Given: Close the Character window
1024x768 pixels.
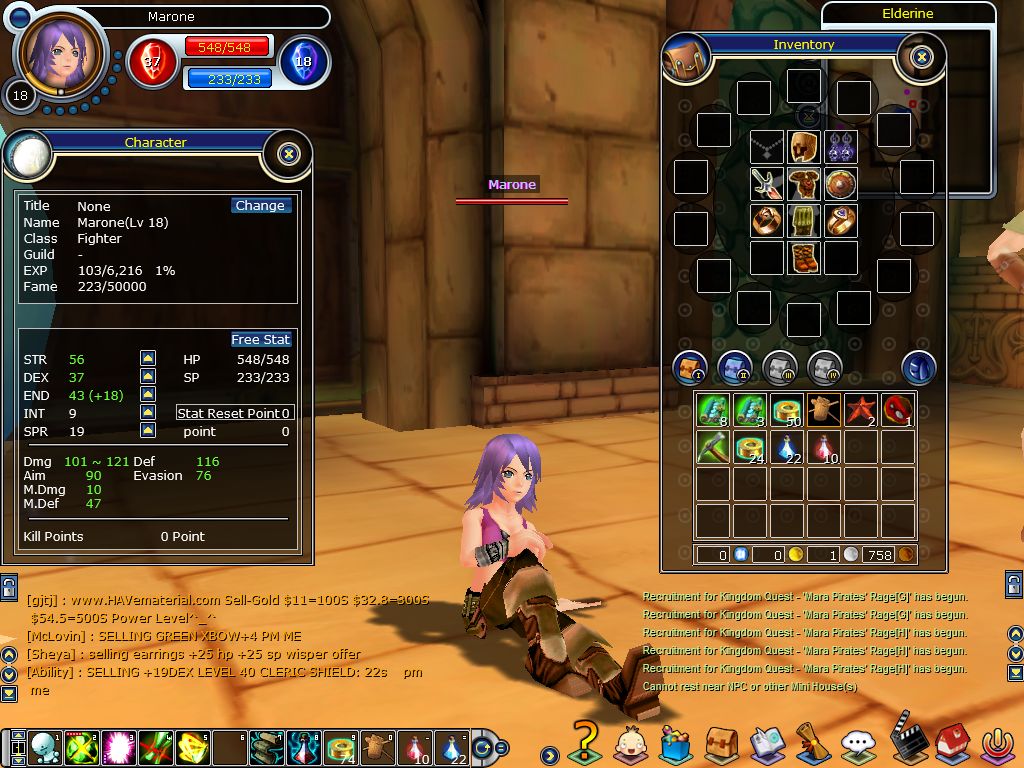Looking at the screenshot, I should tap(288, 154).
